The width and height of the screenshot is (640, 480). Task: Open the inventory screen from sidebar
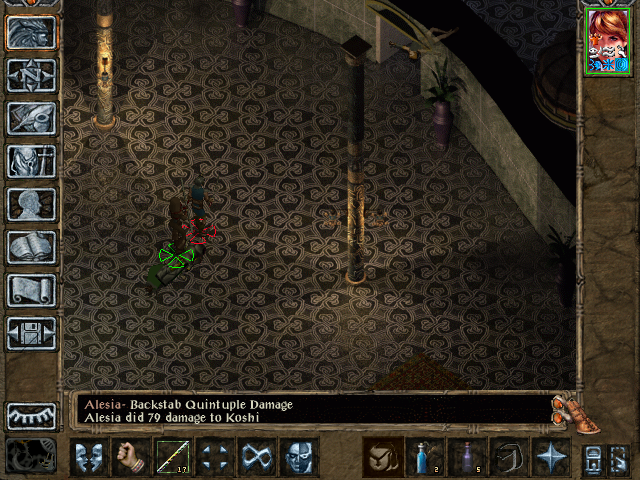tap(32, 161)
